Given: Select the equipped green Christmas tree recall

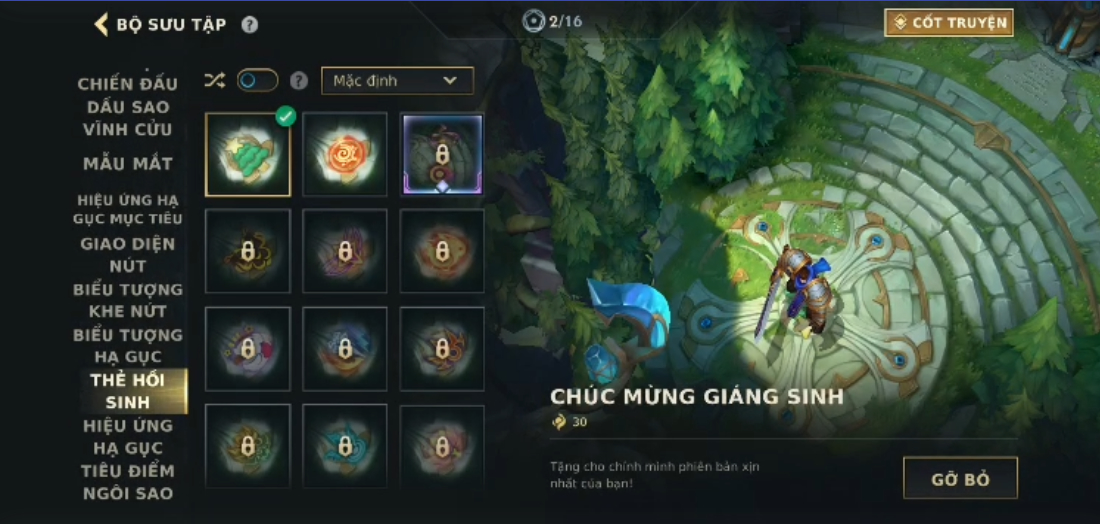Looking at the screenshot, I should (248, 154).
